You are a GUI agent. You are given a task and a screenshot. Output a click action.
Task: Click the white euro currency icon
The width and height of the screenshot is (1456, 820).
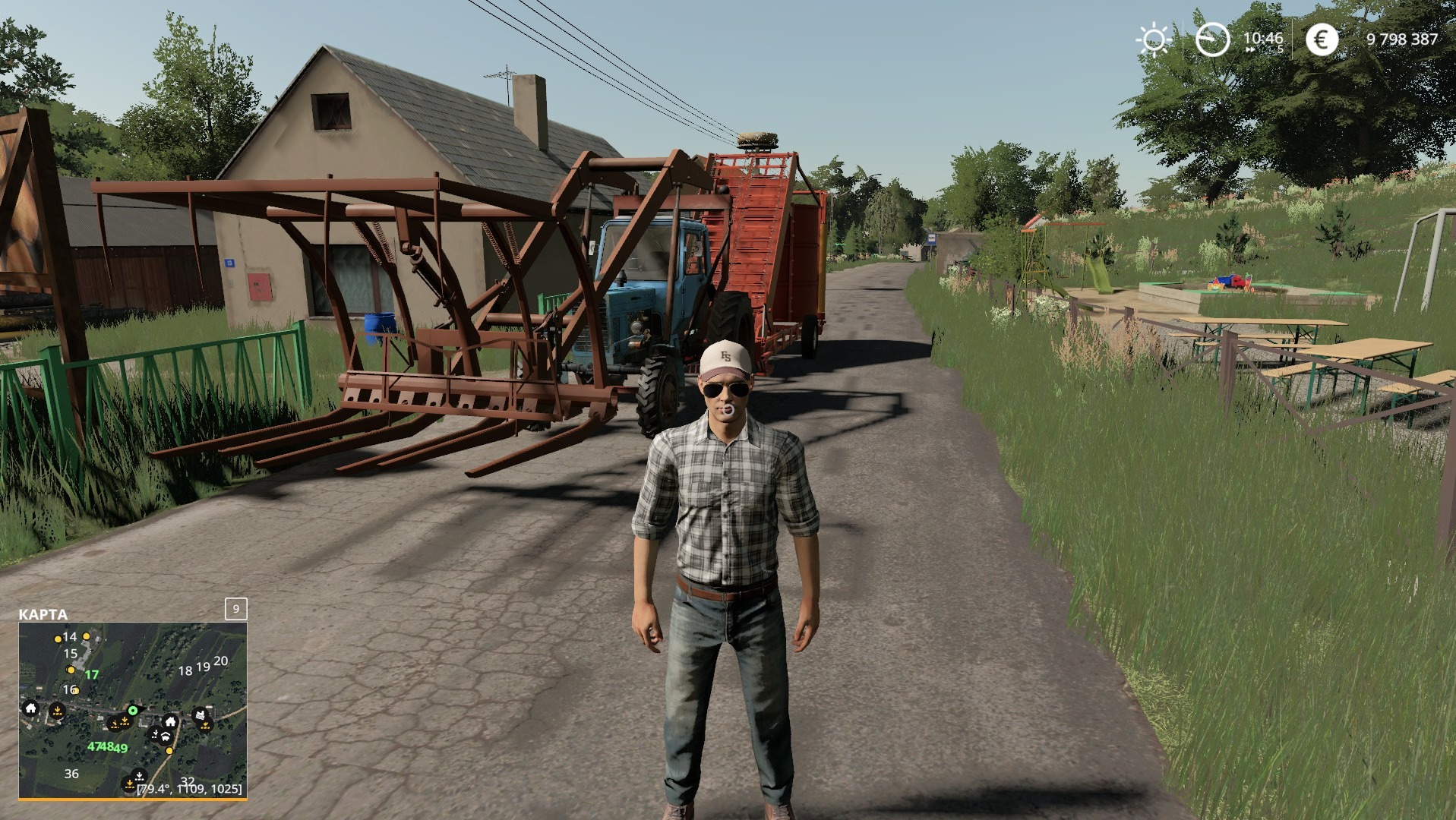(1322, 39)
